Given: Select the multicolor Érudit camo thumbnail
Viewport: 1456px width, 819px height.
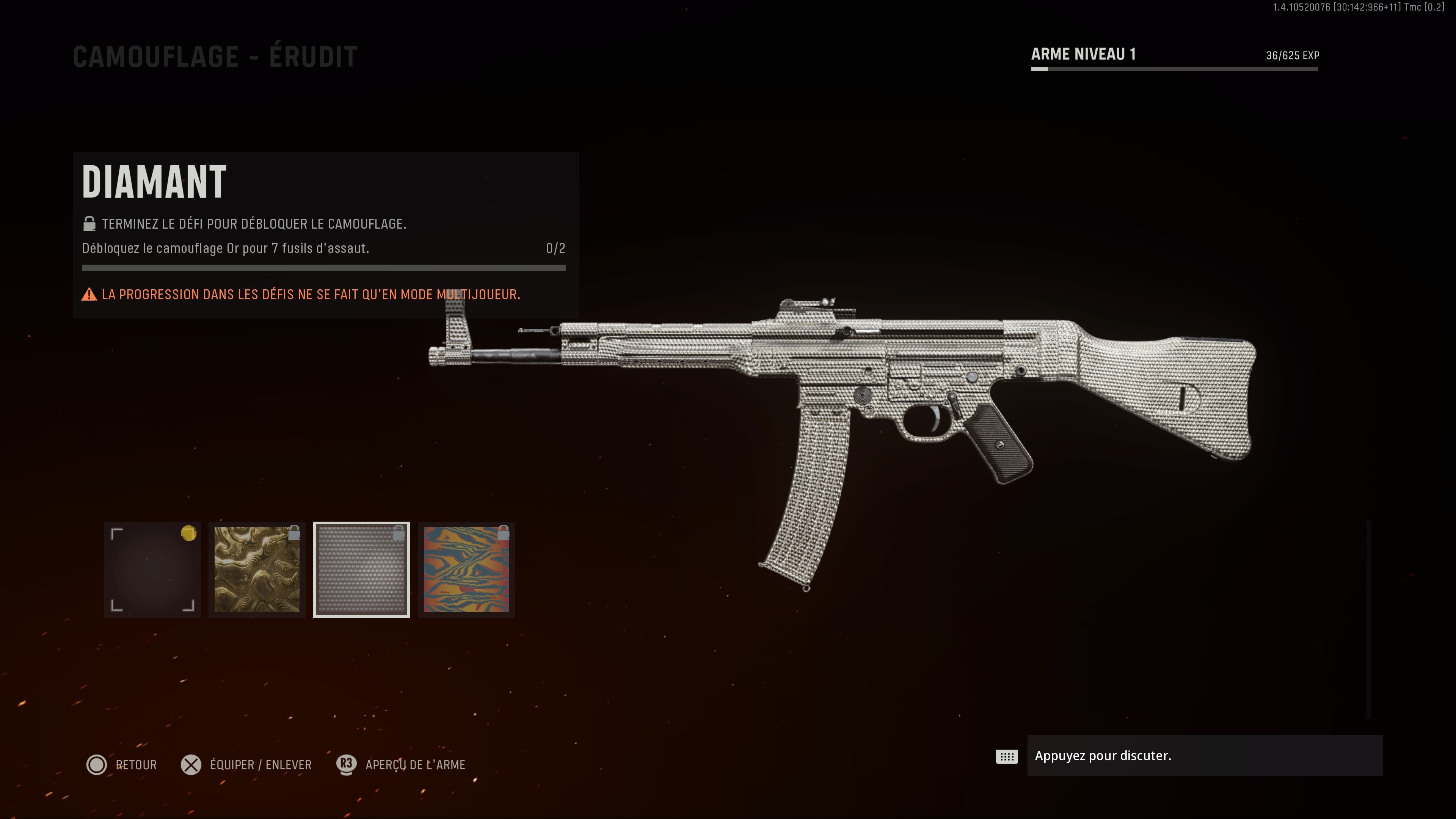Looking at the screenshot, I should 466,569.
